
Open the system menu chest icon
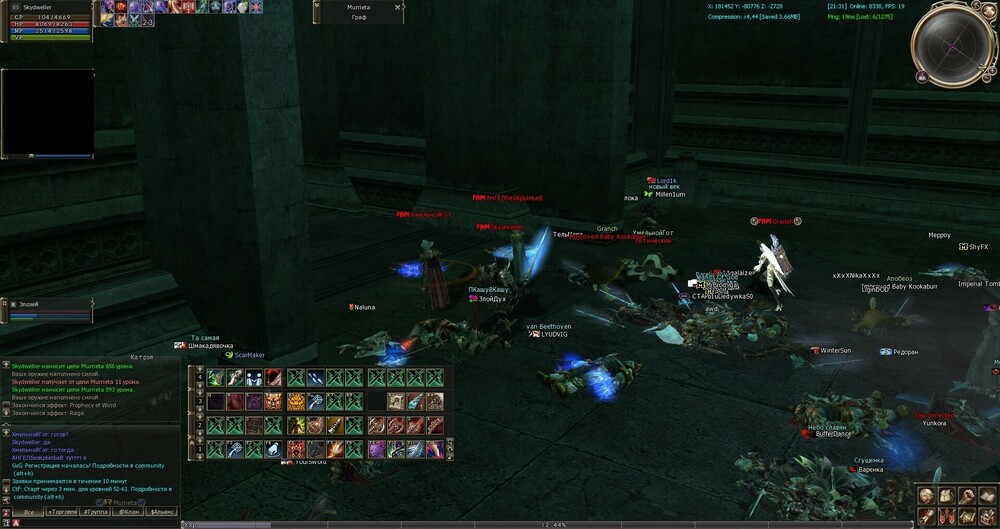987,516
